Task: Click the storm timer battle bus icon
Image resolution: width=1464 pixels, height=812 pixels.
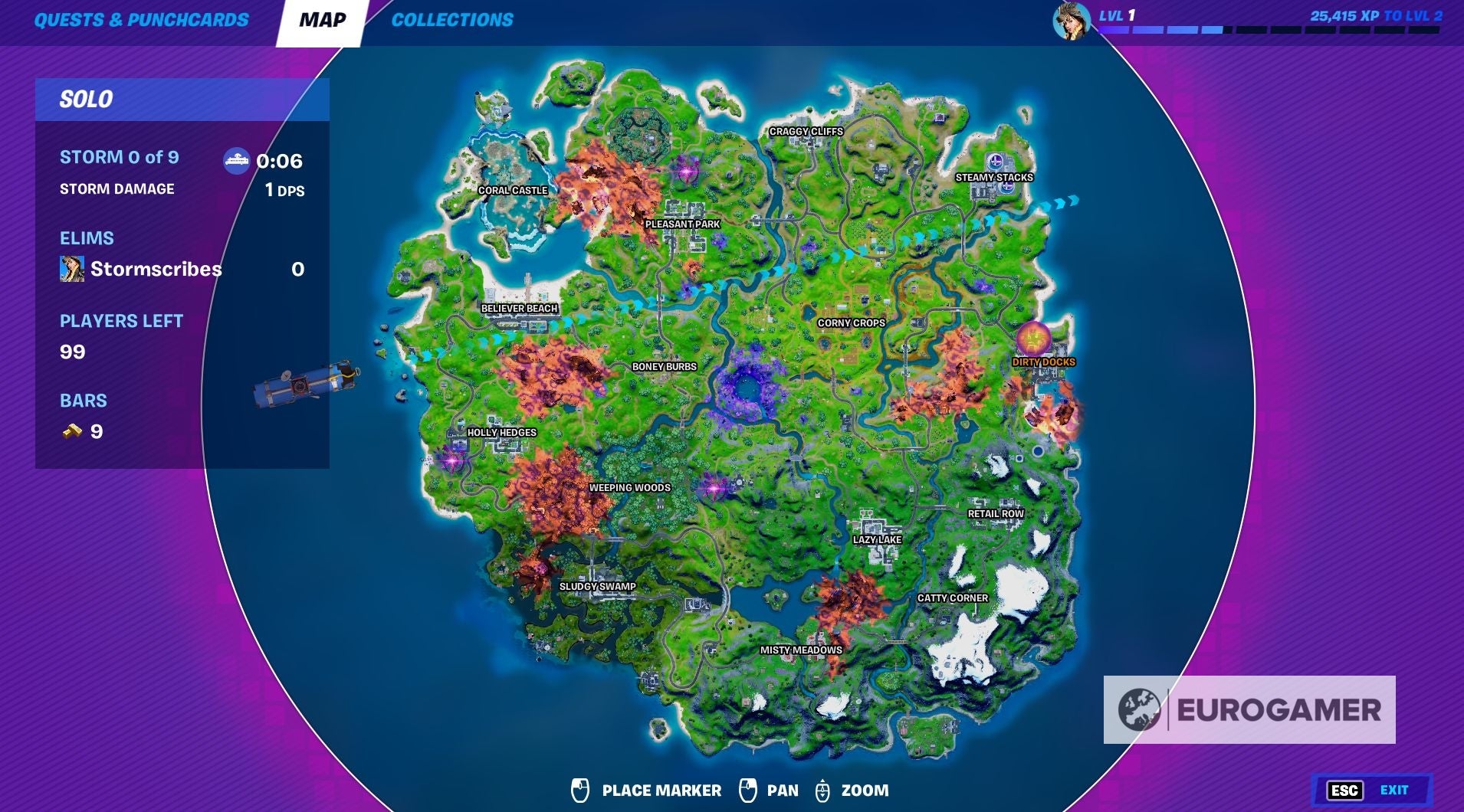Action: (x=236, y=162)
